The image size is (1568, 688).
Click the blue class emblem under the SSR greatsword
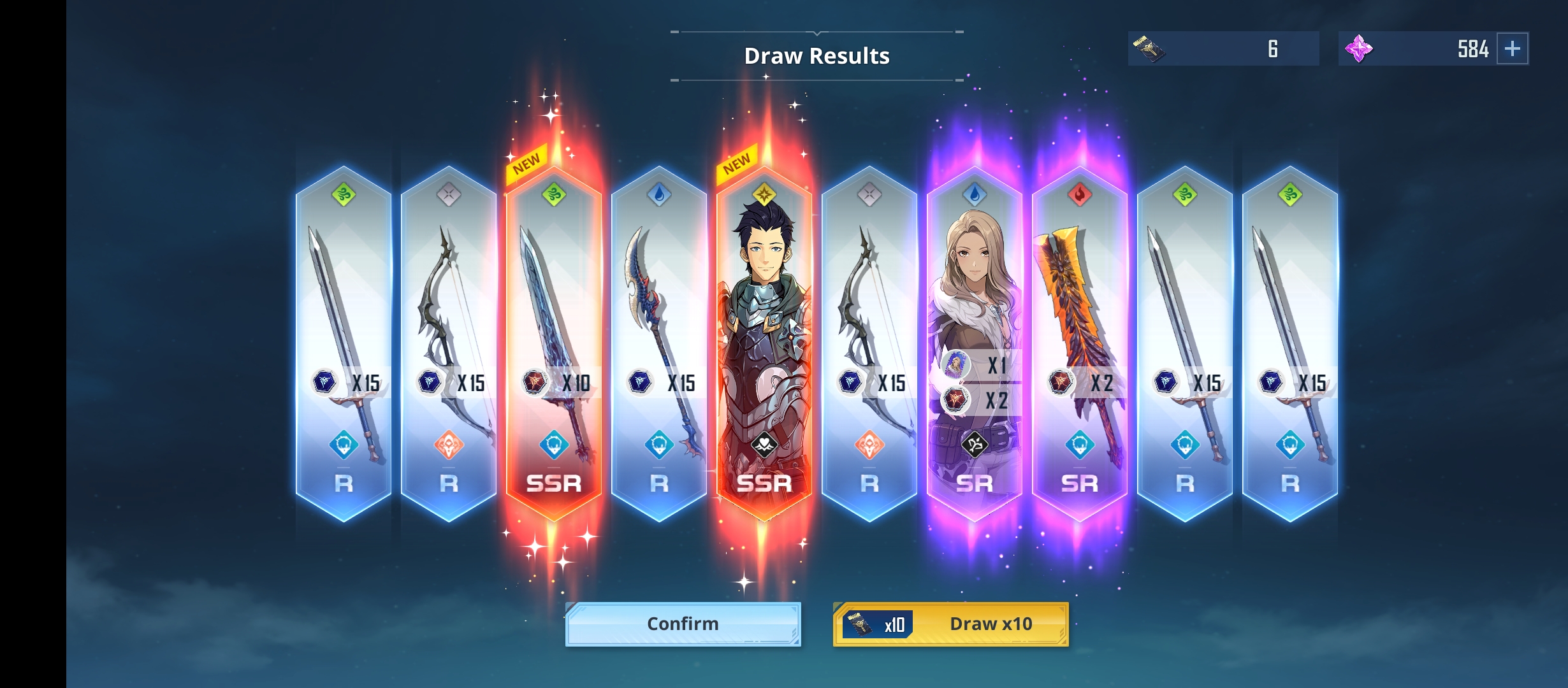click(553, 446)
